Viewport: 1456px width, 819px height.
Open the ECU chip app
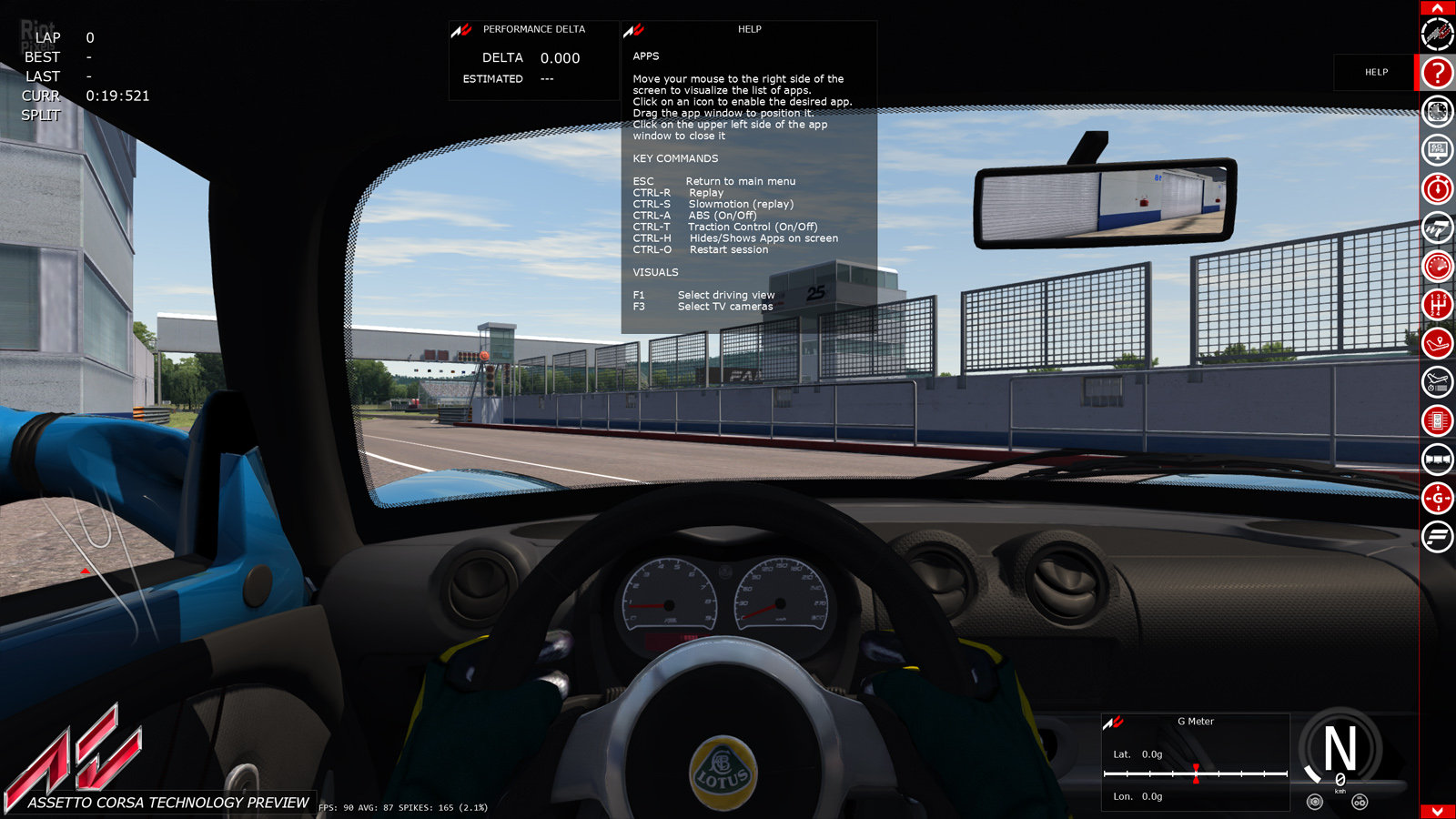coord(1438,421)
